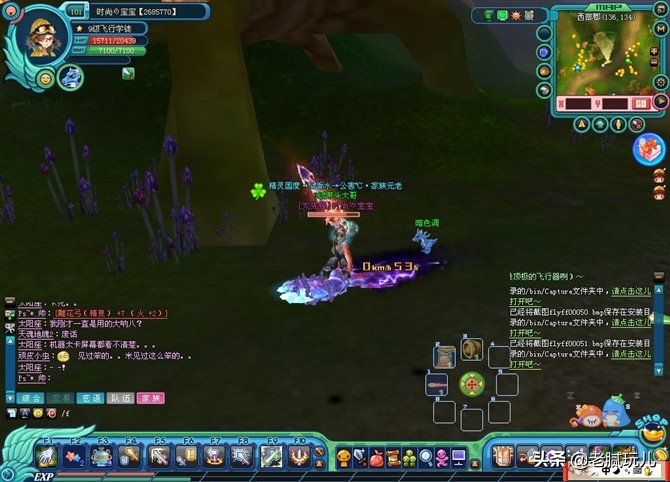The image size is (670, 482).
Task: Activate the F1 skill slot
Action: (x=47, y=457)
